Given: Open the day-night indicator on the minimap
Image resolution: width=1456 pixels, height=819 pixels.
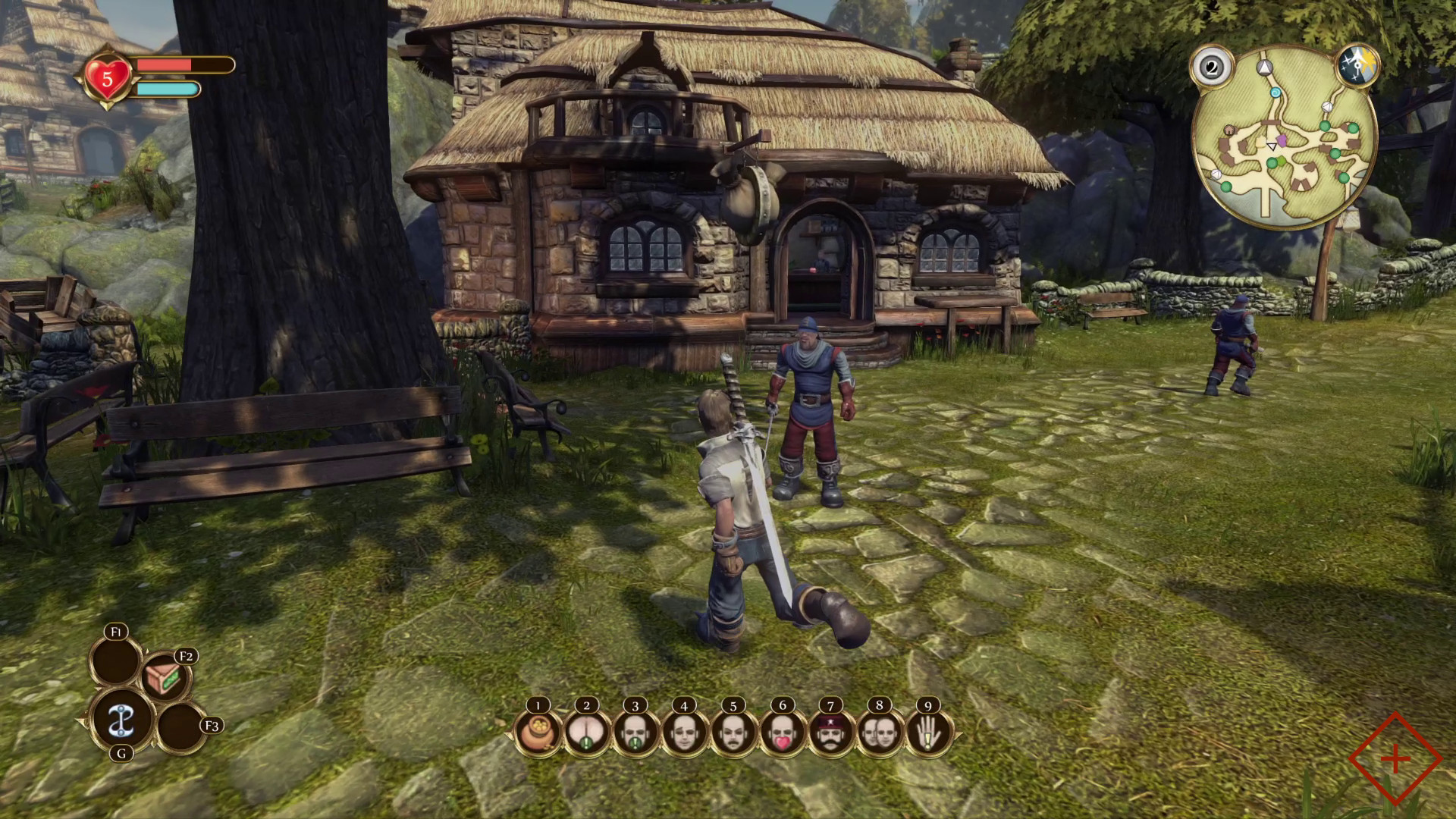Looking at the screenshot, I should click(x=1359, y=64).
